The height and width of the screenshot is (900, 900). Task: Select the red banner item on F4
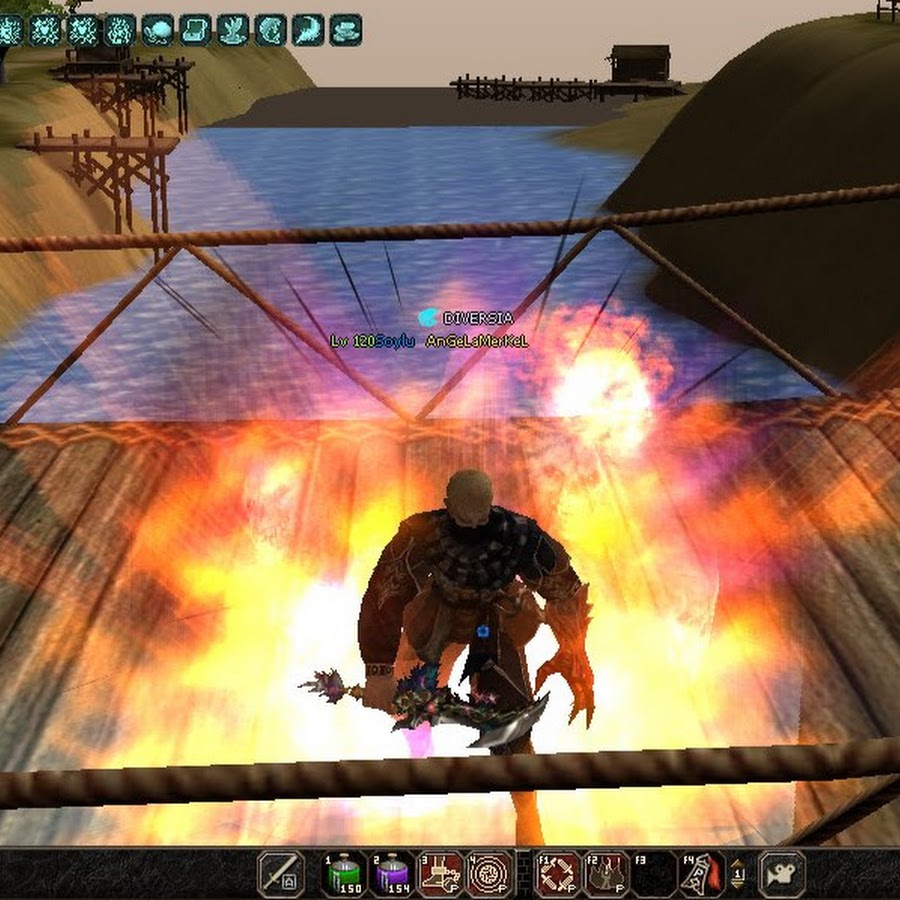tap(702, 873)
